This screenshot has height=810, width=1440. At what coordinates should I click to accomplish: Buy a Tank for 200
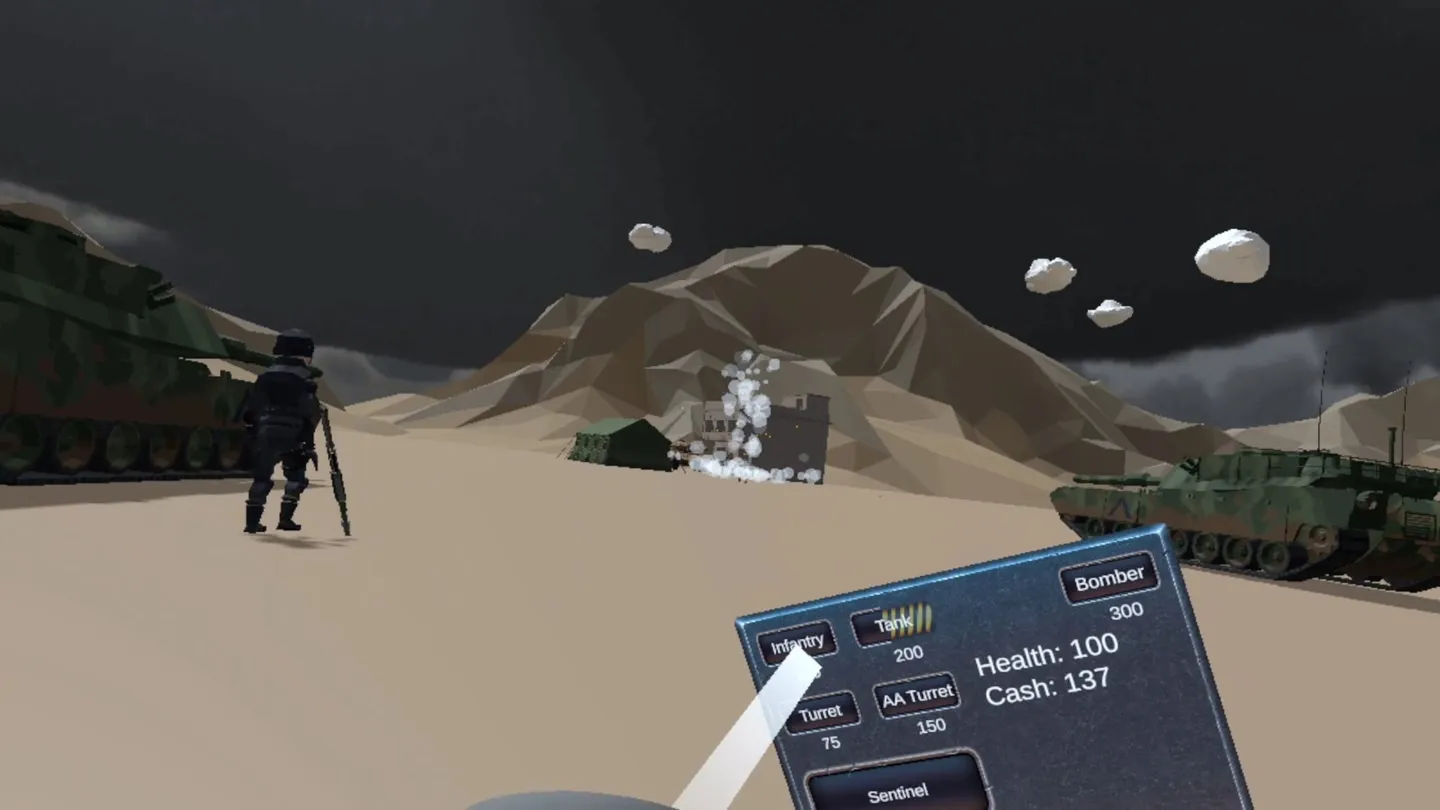point(893,625)
